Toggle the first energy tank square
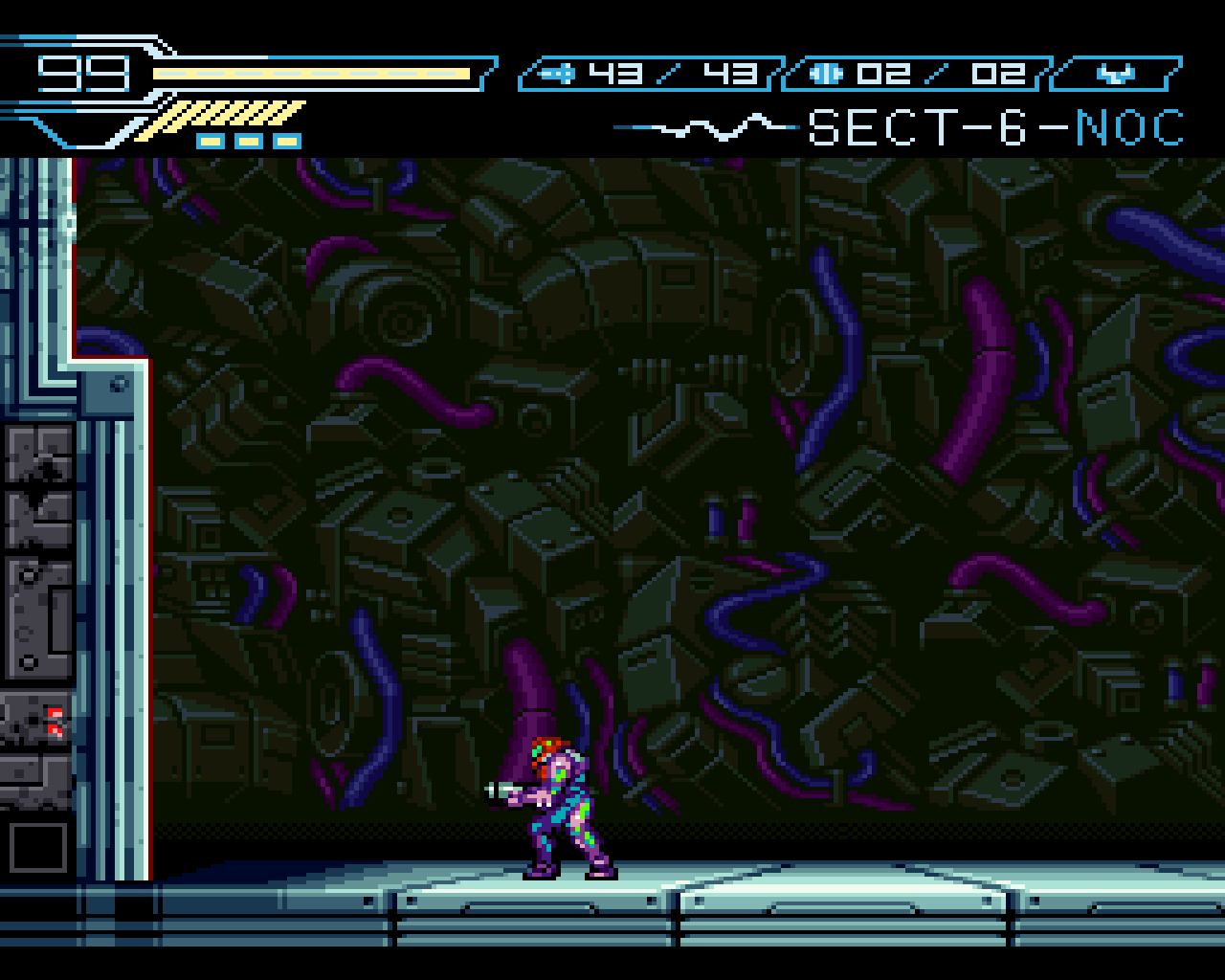 tap(212, 140)
